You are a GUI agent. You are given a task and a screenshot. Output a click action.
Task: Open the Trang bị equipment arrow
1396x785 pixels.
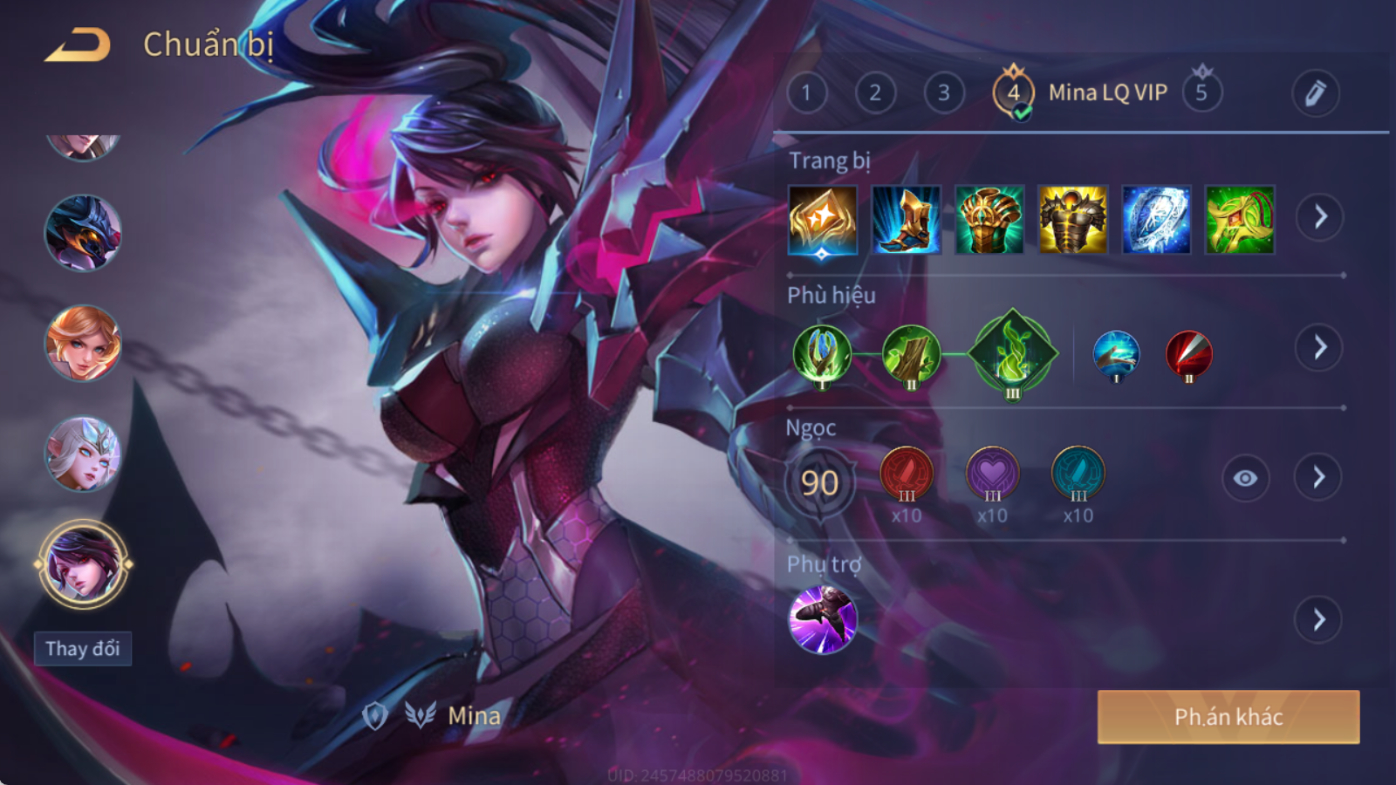tap(1320, 217)
